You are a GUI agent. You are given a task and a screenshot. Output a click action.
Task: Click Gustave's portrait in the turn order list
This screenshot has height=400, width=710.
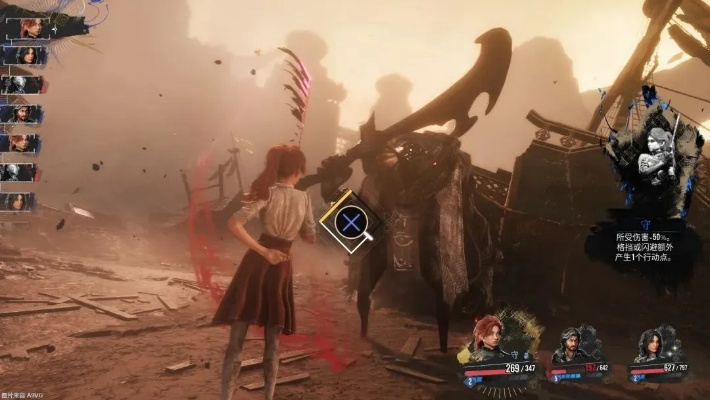click(x=22, y=113)
